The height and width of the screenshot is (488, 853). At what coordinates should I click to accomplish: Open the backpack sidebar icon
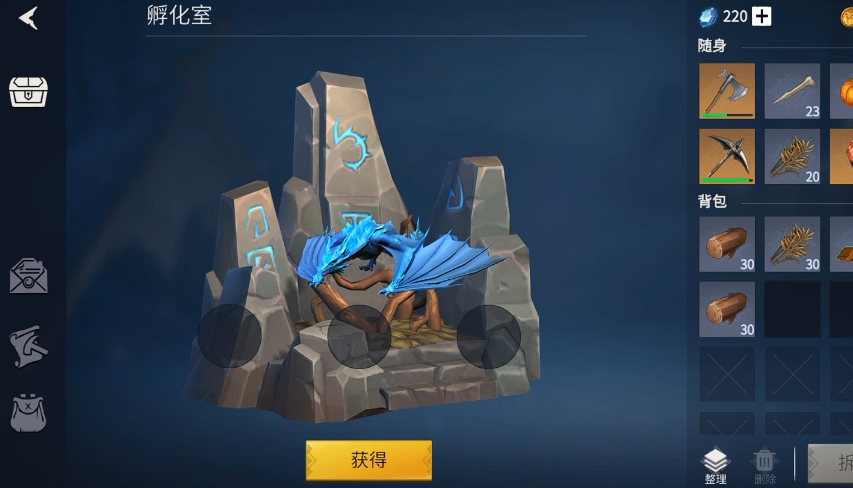28,413
